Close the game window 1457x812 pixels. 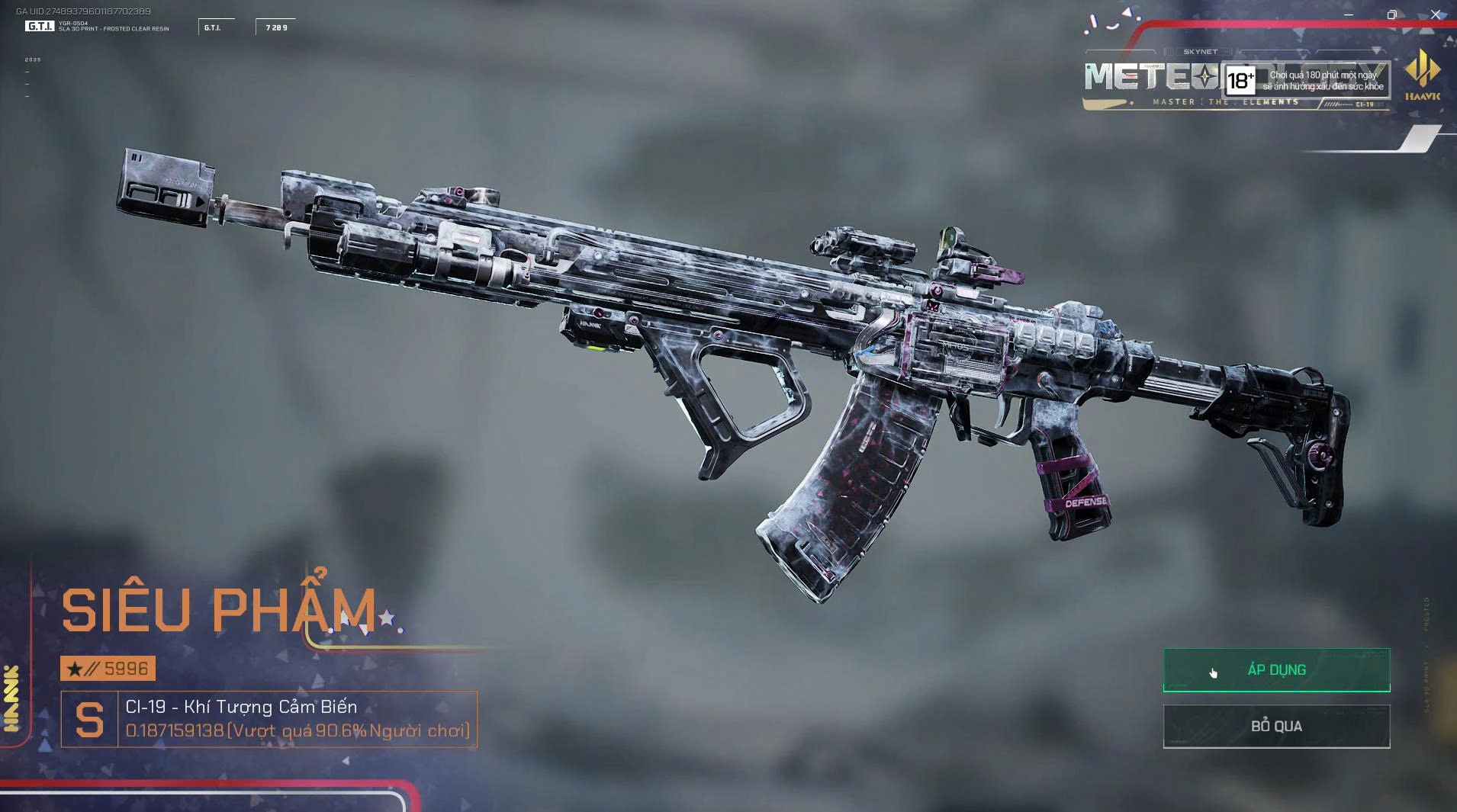pos(1436,14)
